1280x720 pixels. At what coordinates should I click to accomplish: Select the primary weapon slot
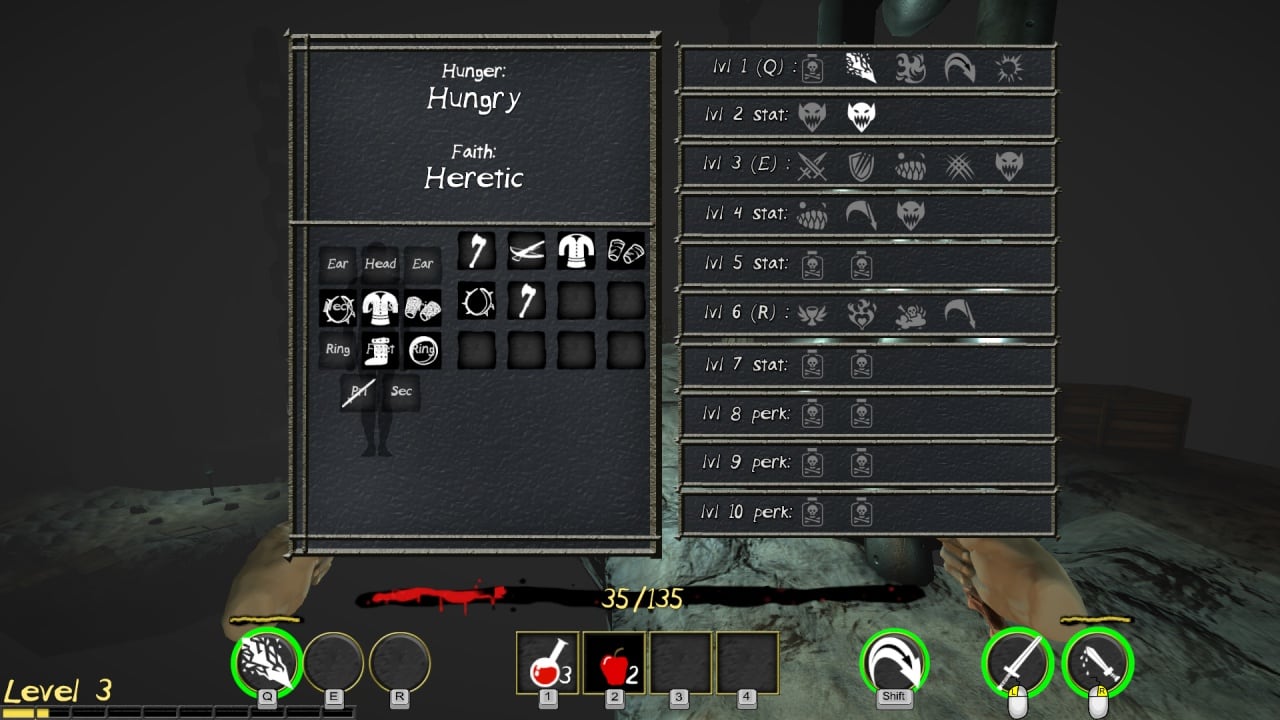point(359,392)
